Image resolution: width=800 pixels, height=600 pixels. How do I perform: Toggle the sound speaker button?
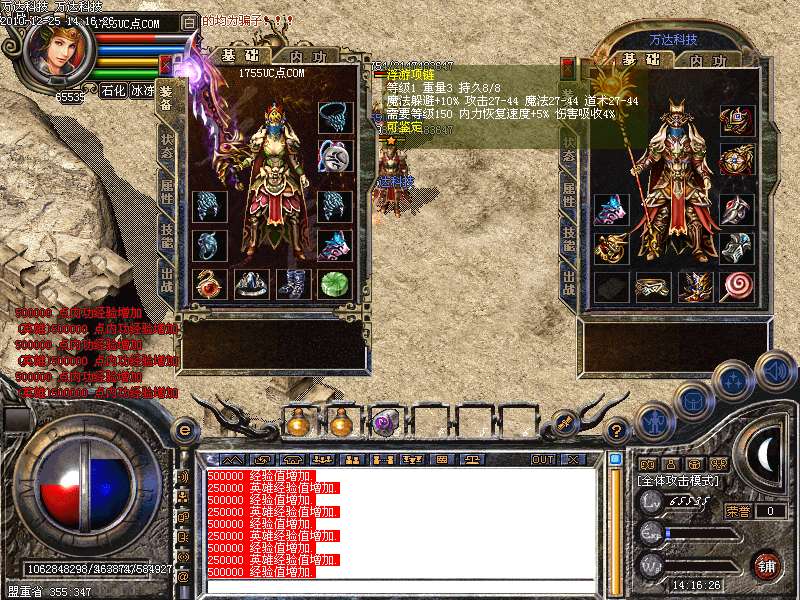[774, 371]
